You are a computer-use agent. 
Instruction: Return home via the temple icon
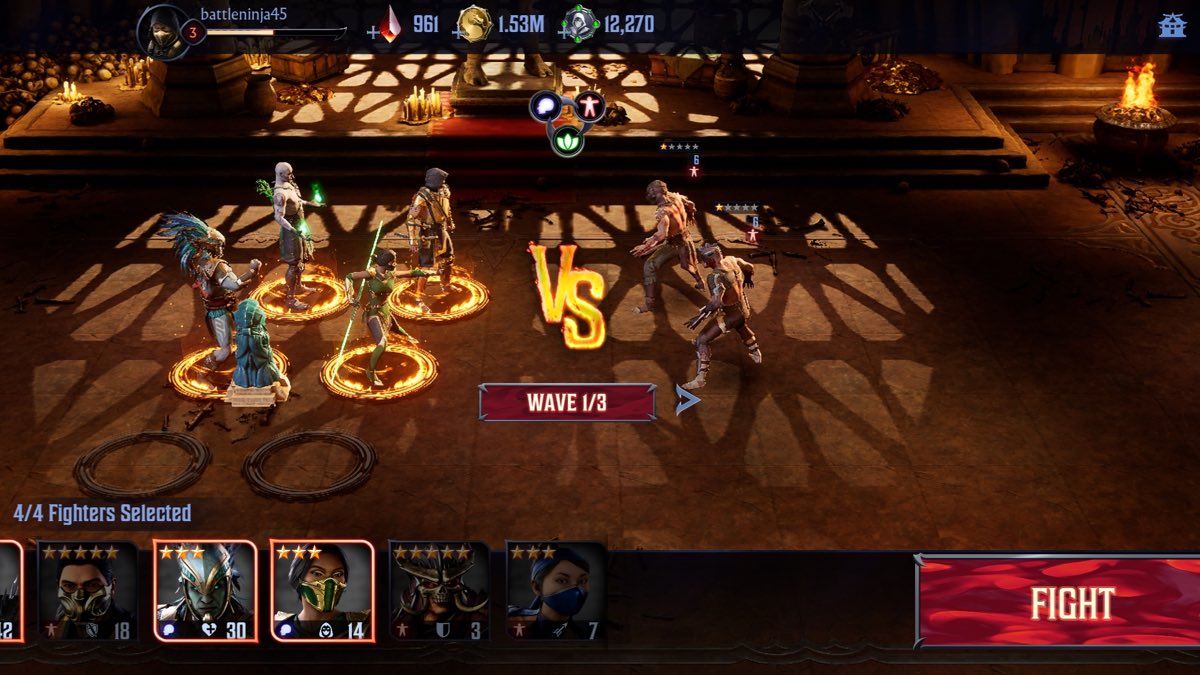click(x=1172, y=26)
